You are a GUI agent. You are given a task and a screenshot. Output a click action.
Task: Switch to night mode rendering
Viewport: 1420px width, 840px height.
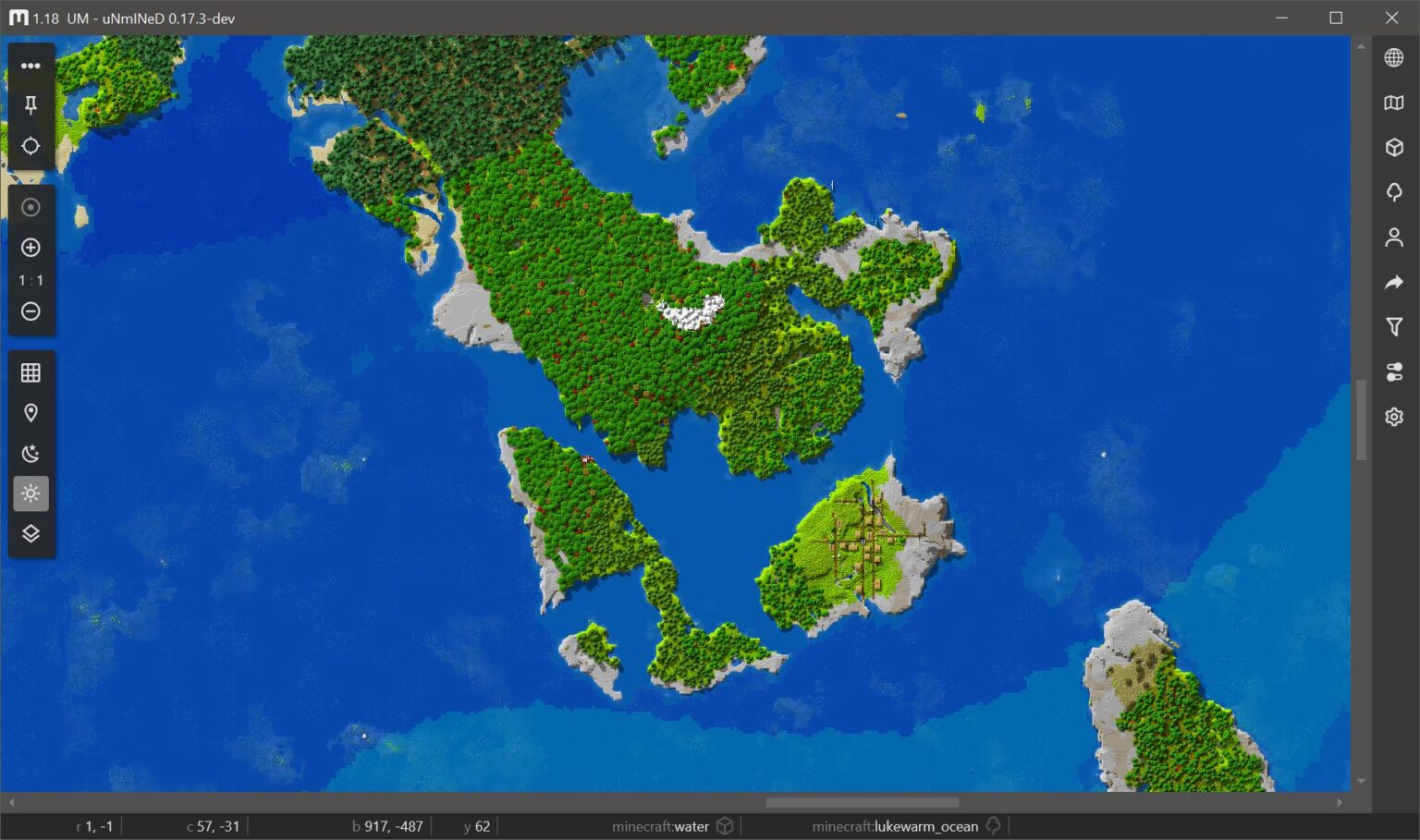(x=31, y=453)
